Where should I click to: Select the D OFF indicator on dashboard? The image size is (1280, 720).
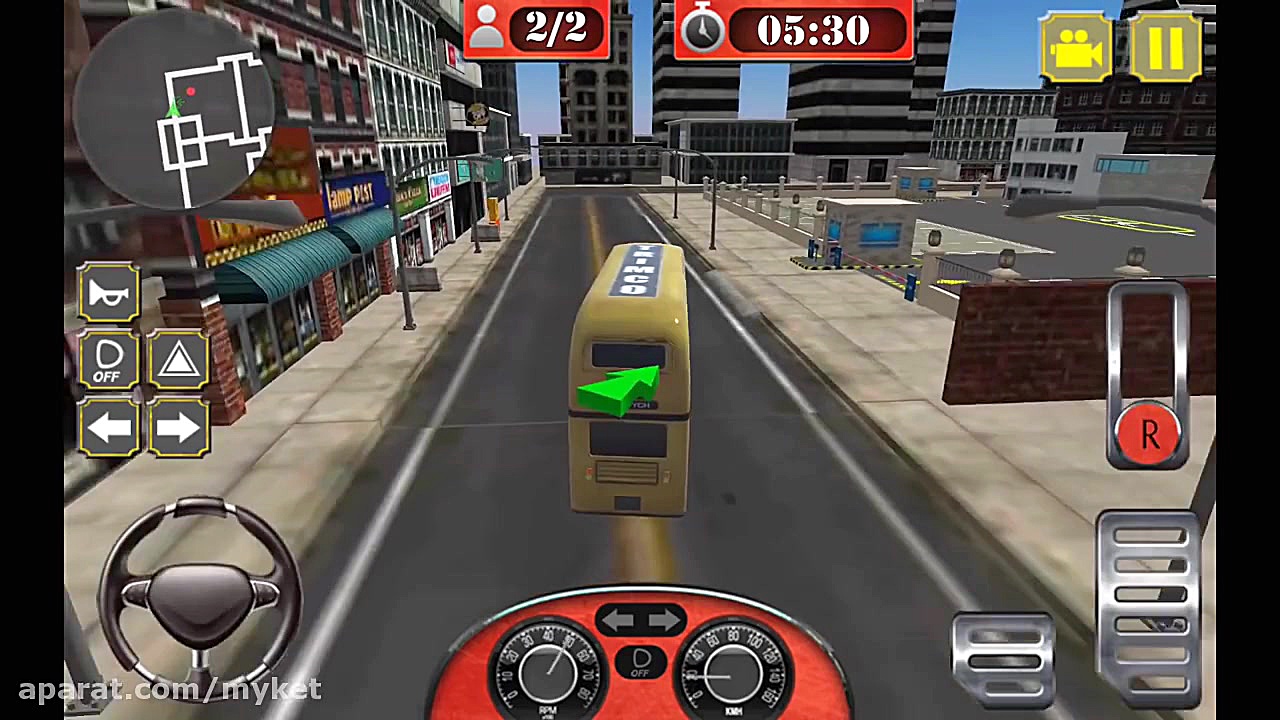(x=641, y=662)
